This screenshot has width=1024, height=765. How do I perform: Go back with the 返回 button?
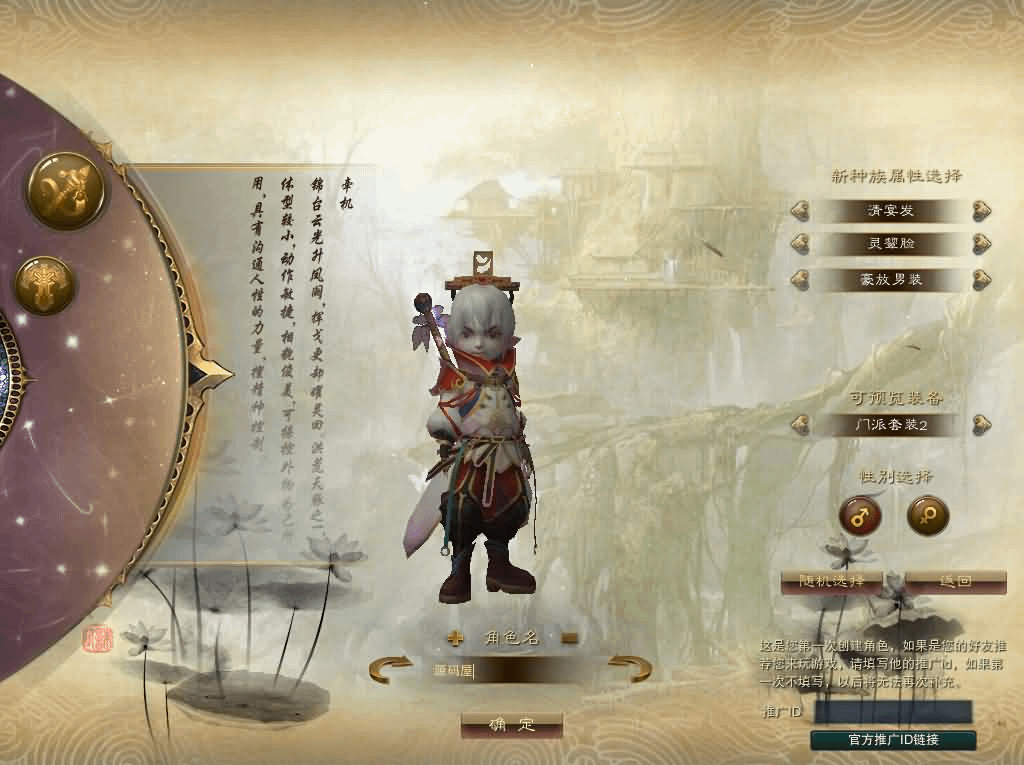click(x=956, y=581)
